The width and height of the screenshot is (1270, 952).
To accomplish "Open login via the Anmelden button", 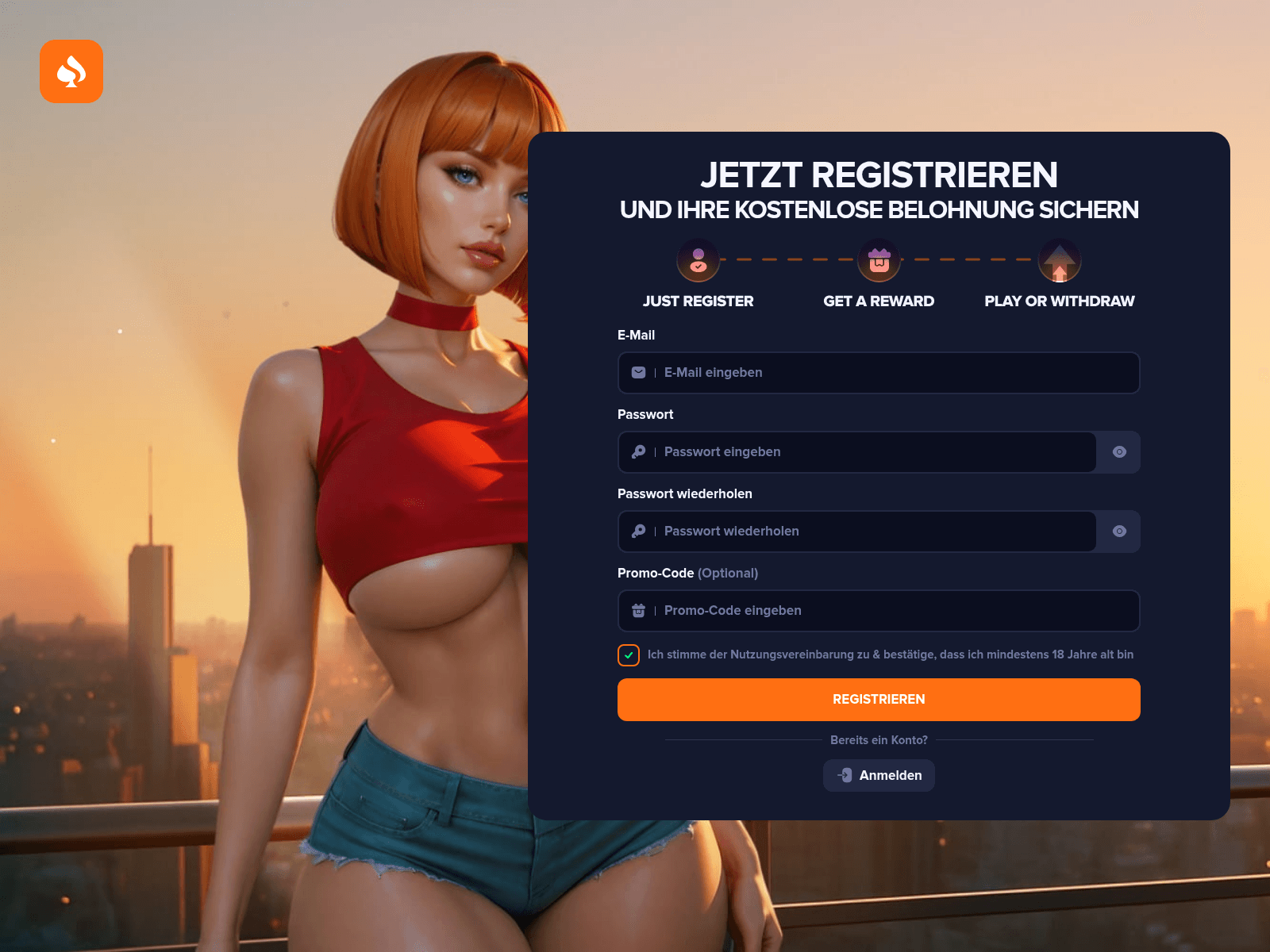I will (879, 775).
